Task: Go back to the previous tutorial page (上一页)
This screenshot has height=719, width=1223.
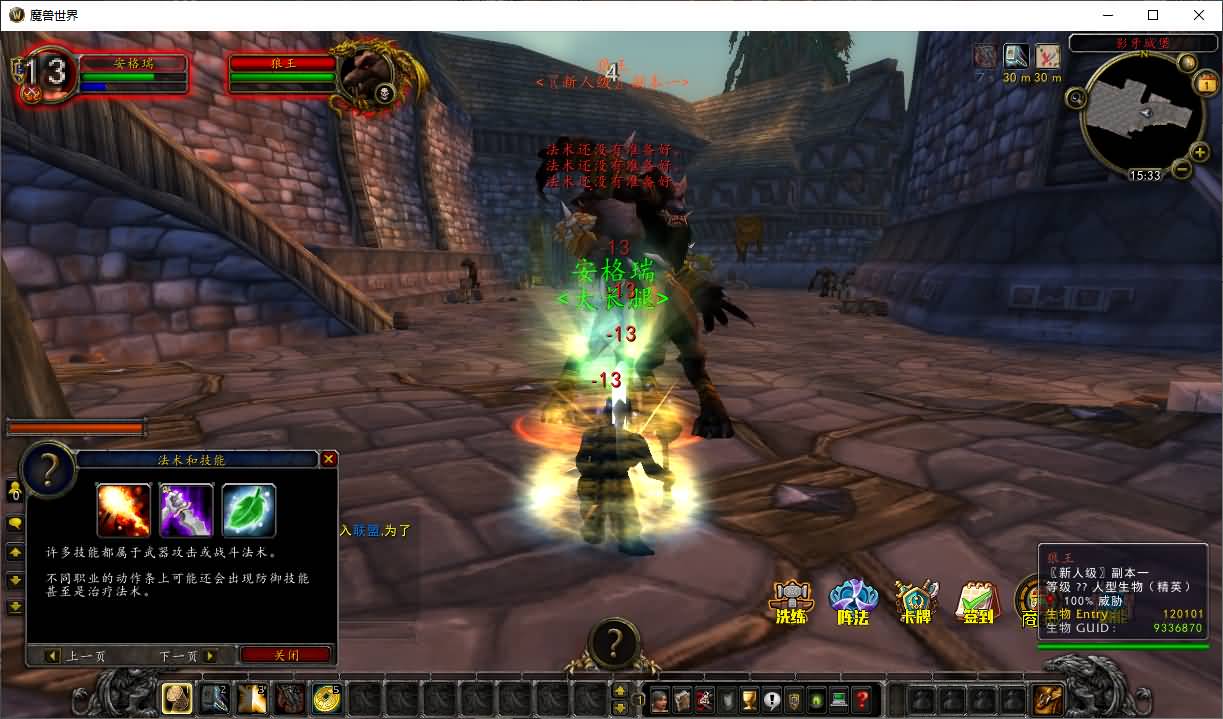Action: (x=76, y=656)
